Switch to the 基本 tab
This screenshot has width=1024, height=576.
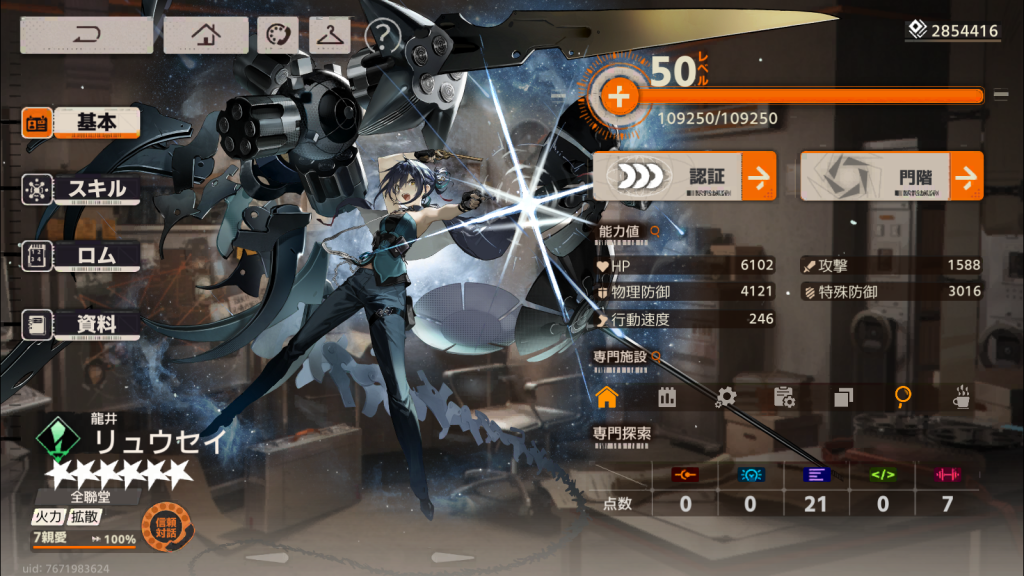click(96, 122)
